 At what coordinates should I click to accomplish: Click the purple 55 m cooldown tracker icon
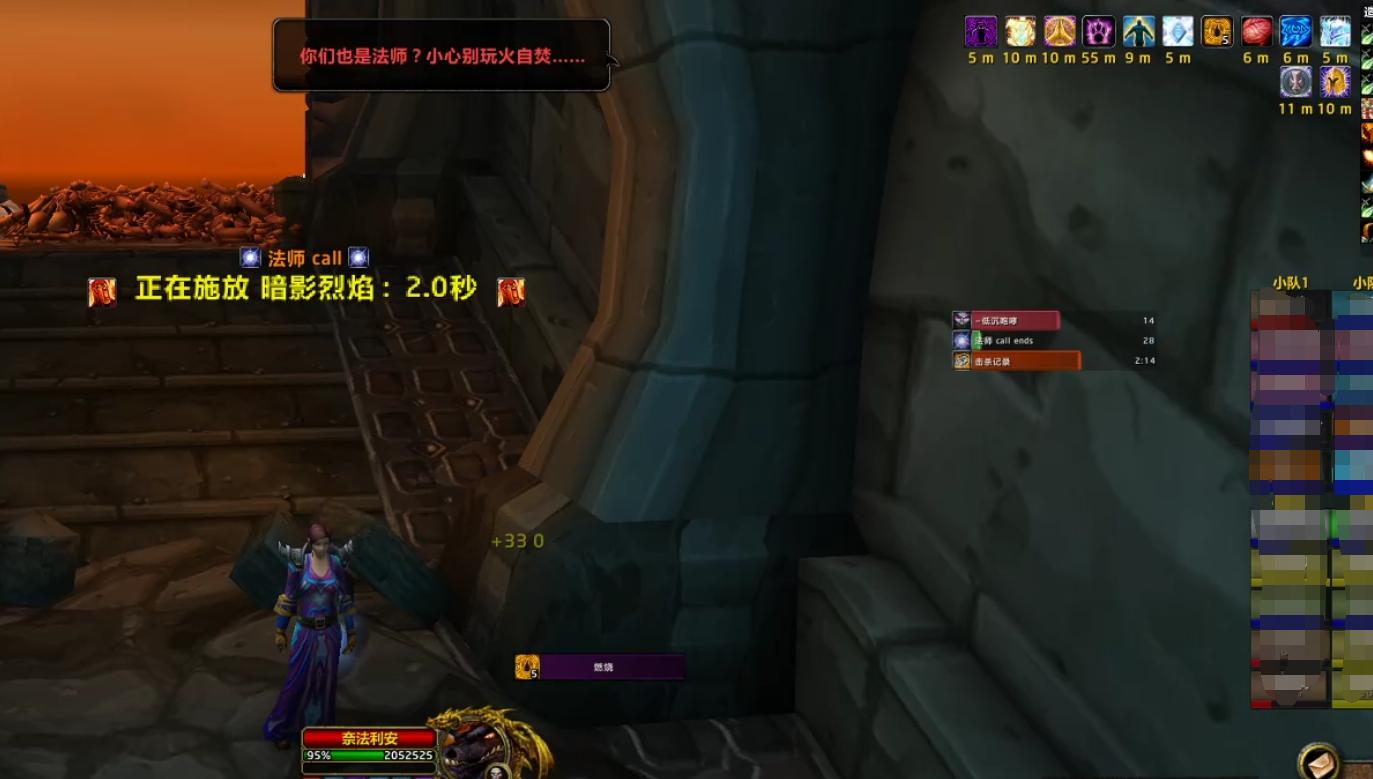[x=1098, y=32]
